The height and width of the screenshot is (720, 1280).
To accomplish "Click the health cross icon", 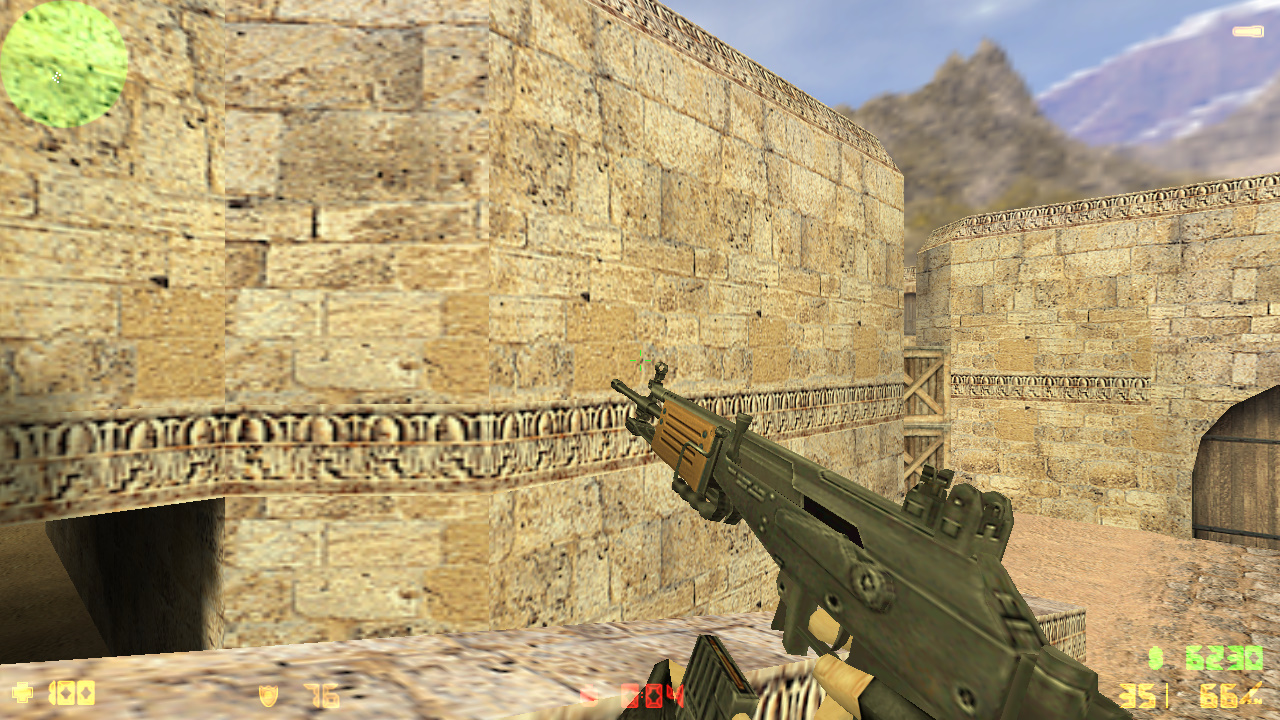I will coord(22,690).
